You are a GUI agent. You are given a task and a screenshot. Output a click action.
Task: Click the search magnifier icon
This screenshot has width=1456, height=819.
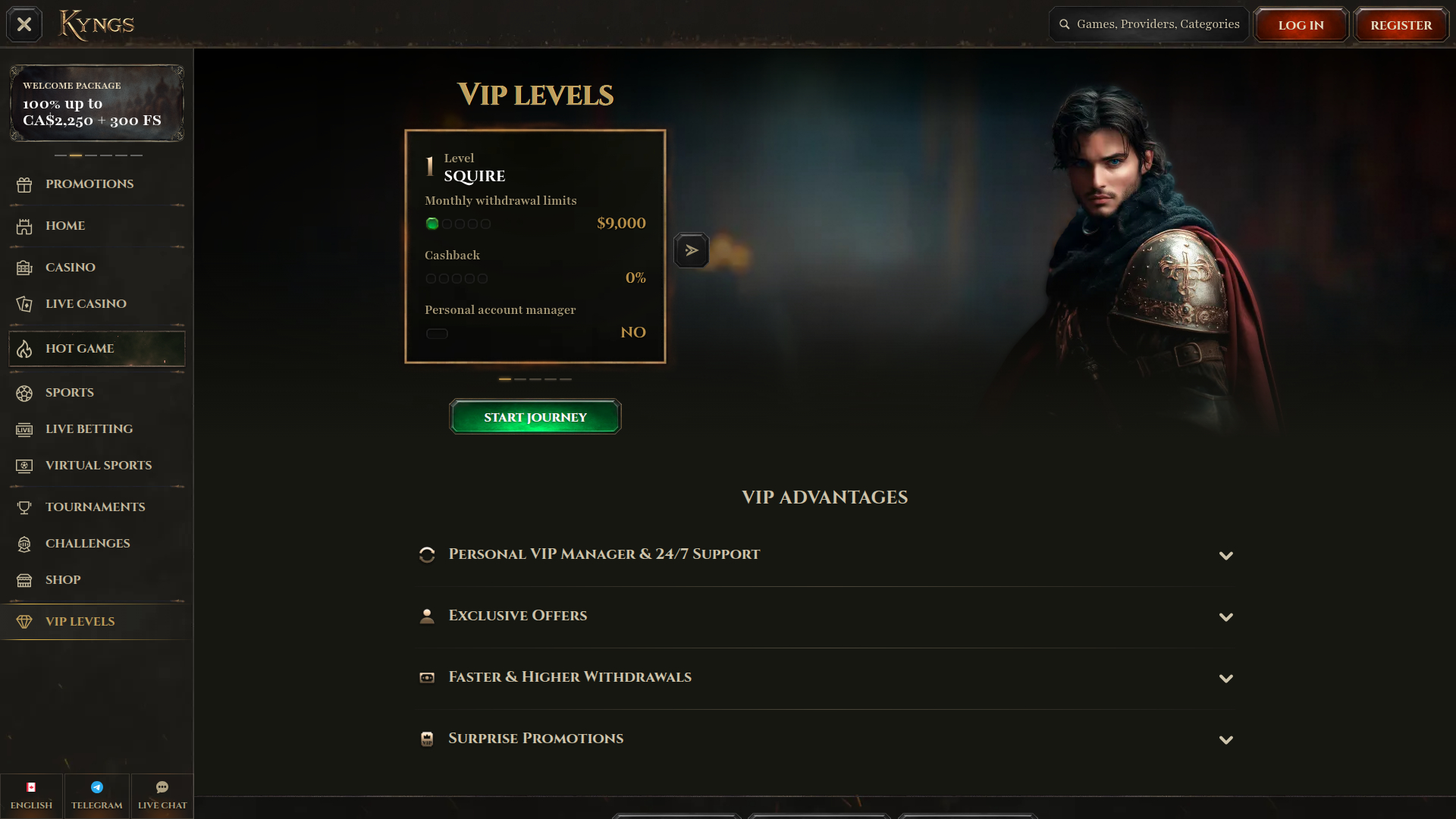click(x=1065, y=24)
